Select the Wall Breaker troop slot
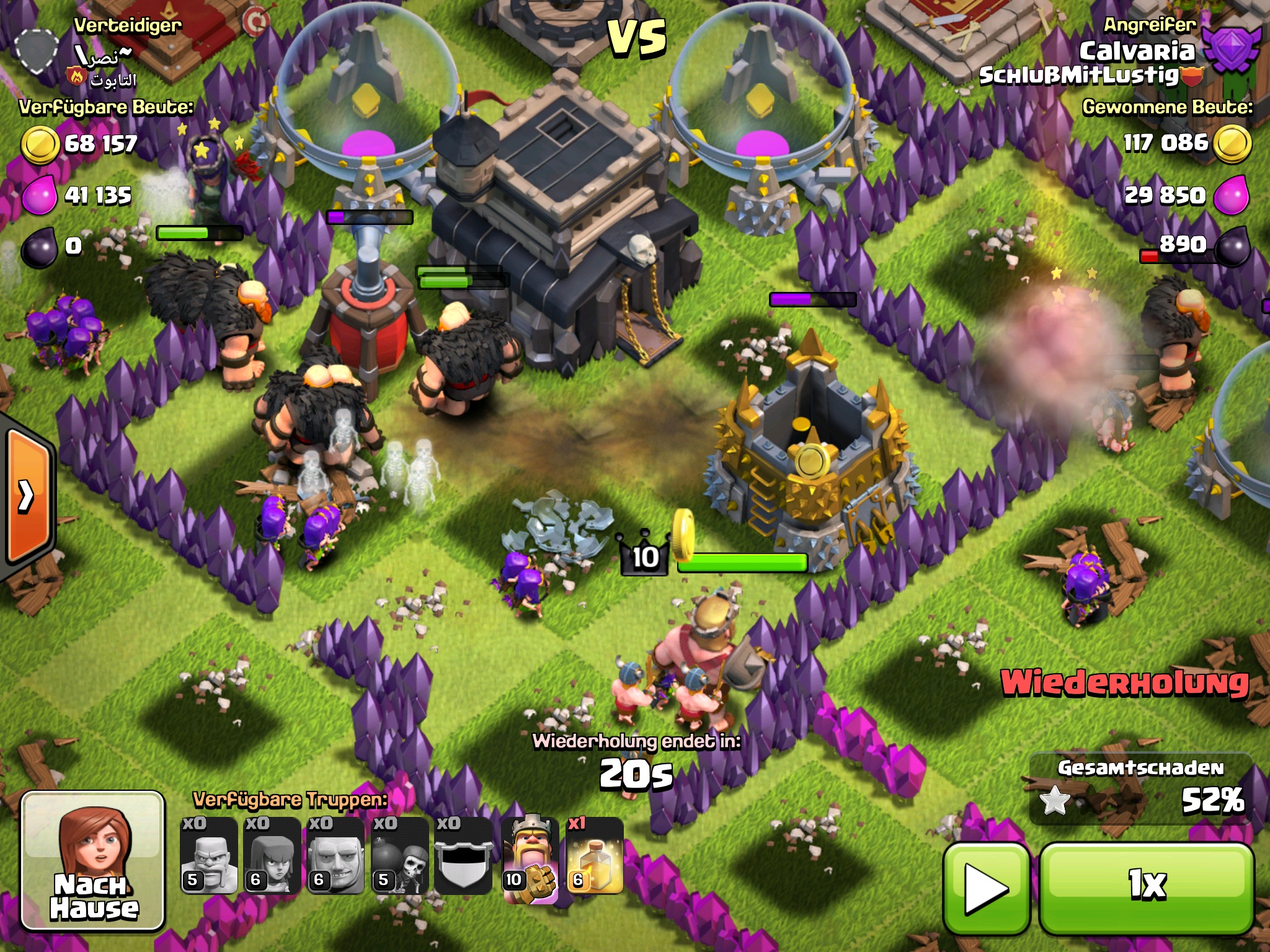 tap(400, 857)
